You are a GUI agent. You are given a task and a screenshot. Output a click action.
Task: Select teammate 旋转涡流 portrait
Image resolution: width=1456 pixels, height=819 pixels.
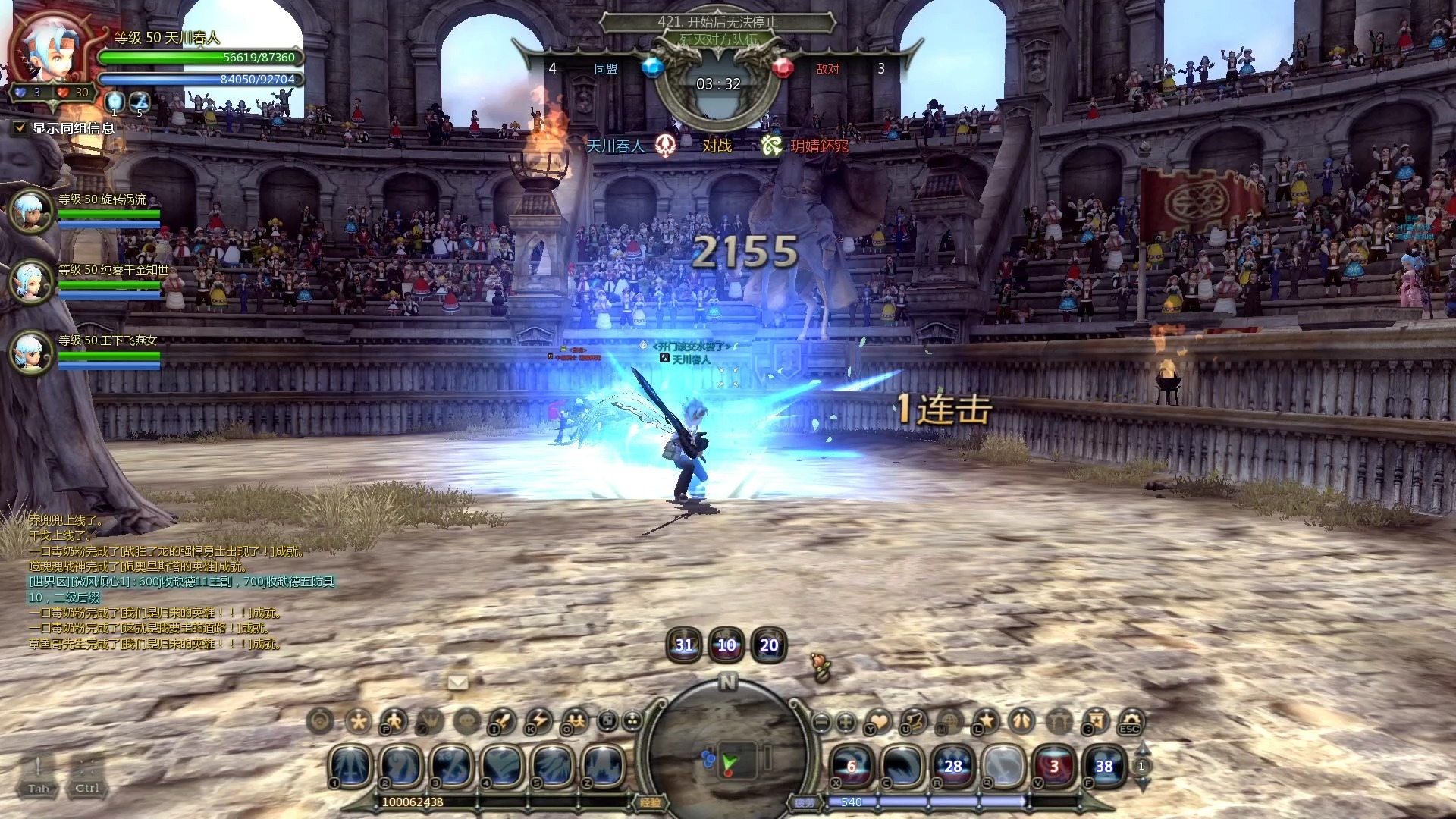point(31,210)
